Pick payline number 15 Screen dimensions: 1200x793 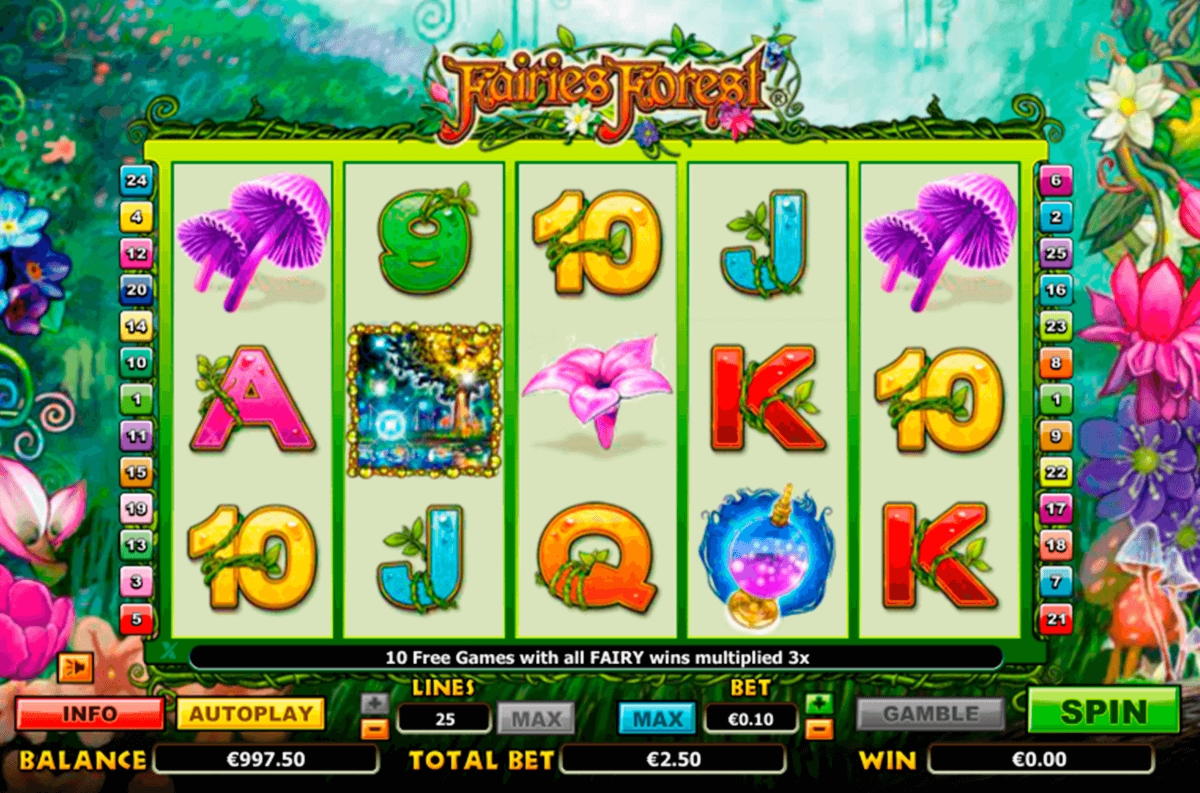coord(135,471)
